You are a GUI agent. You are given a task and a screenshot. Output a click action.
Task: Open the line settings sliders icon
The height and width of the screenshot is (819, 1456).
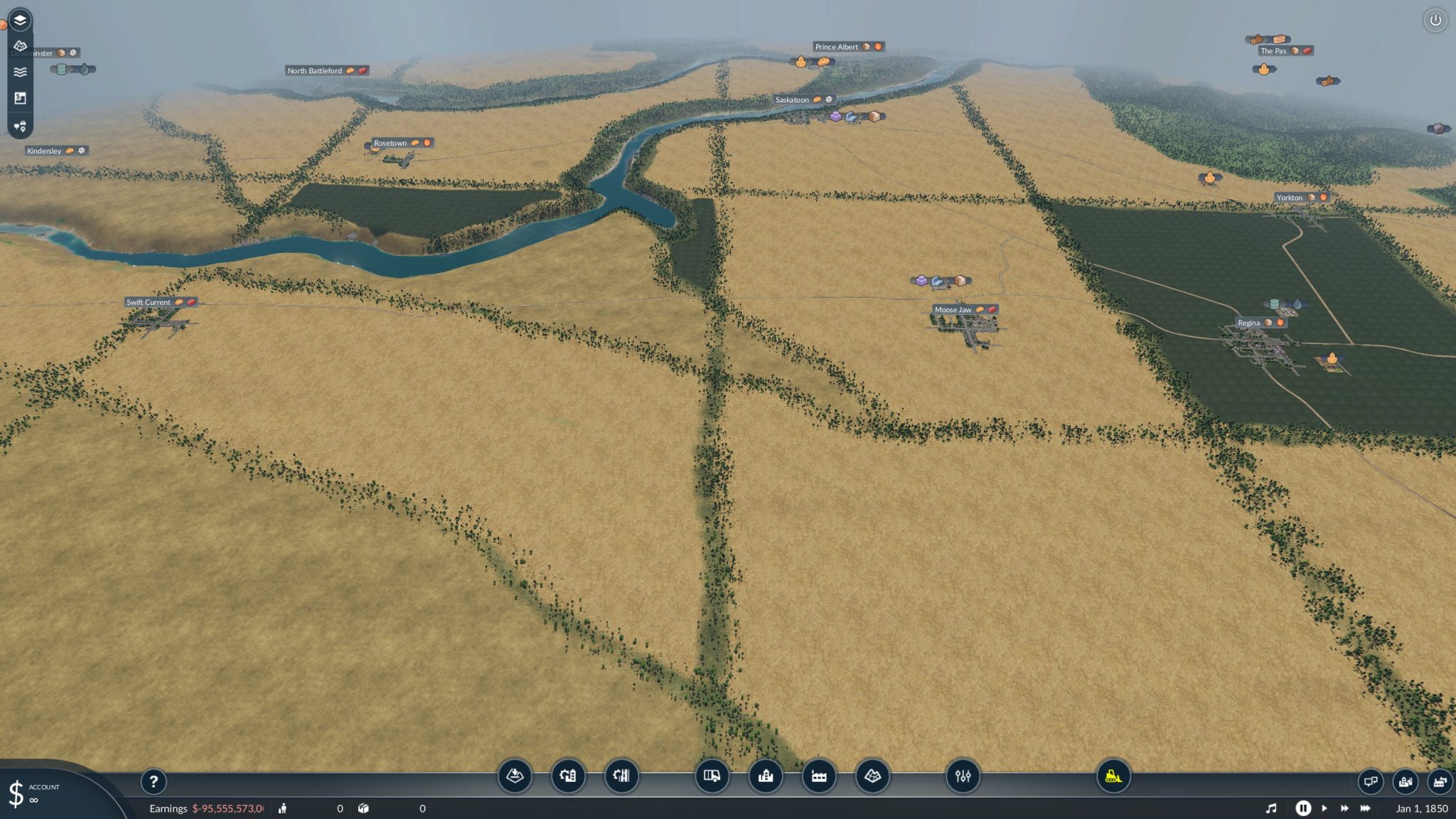click(963, 777)
